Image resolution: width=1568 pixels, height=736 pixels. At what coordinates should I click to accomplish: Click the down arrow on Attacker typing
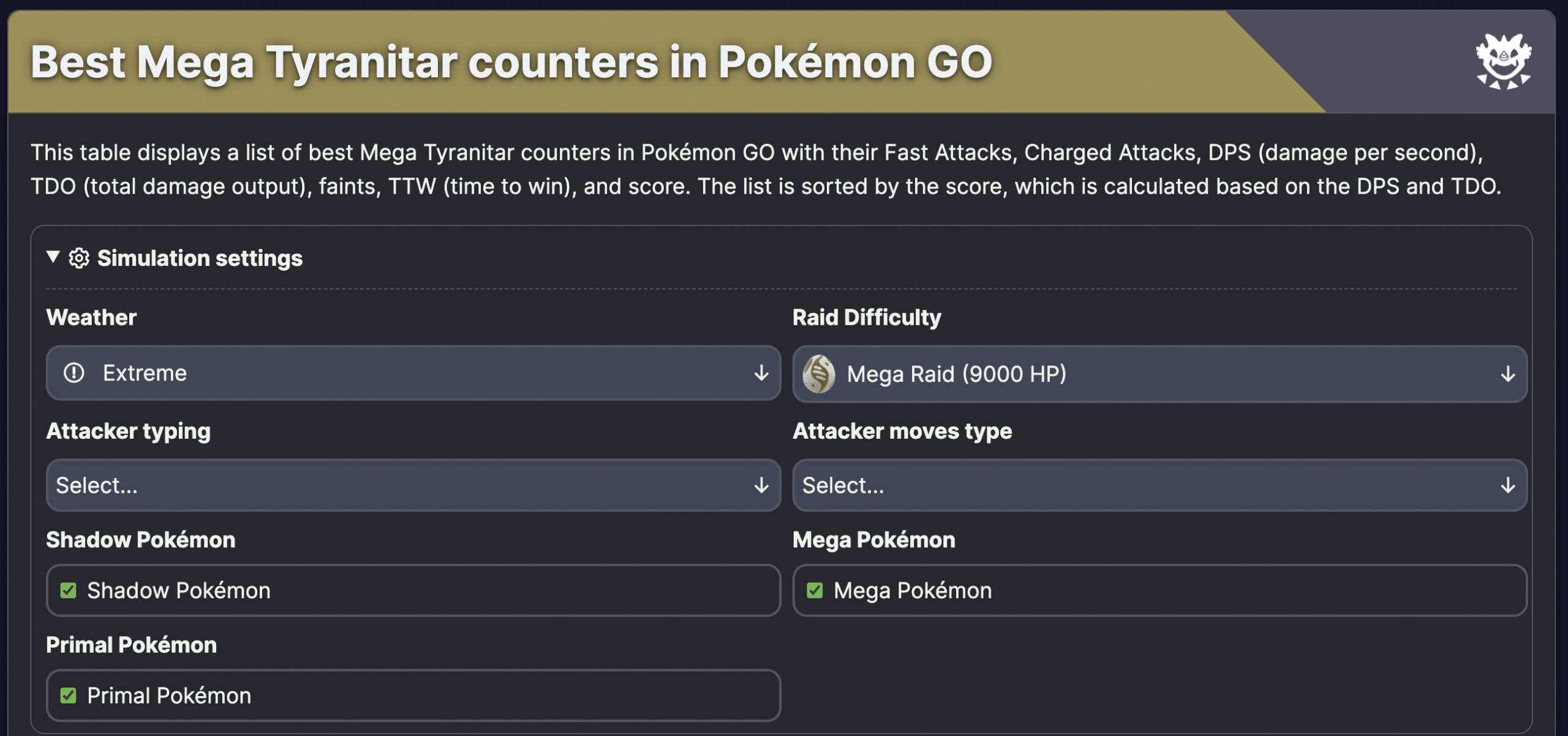[761, 485]
